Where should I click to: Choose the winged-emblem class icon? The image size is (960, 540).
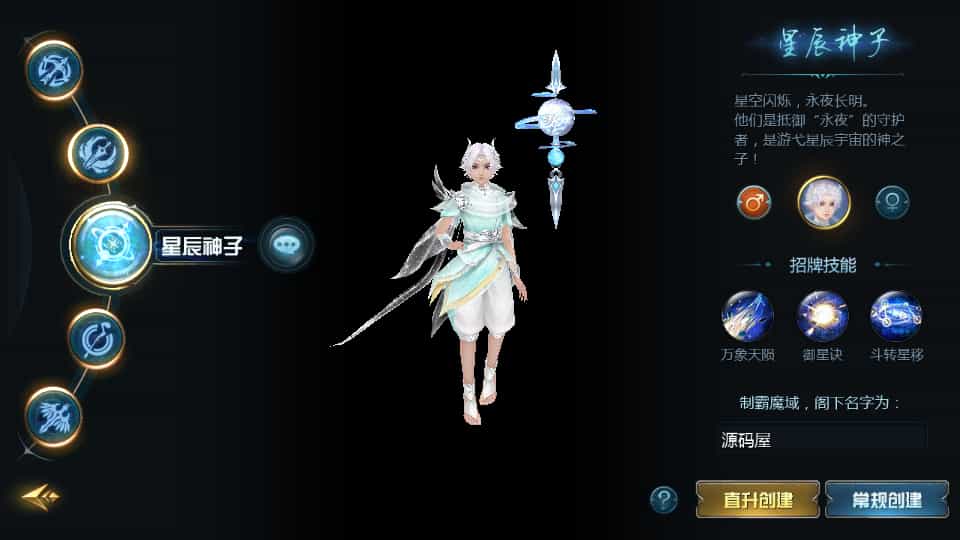point(52,416)
